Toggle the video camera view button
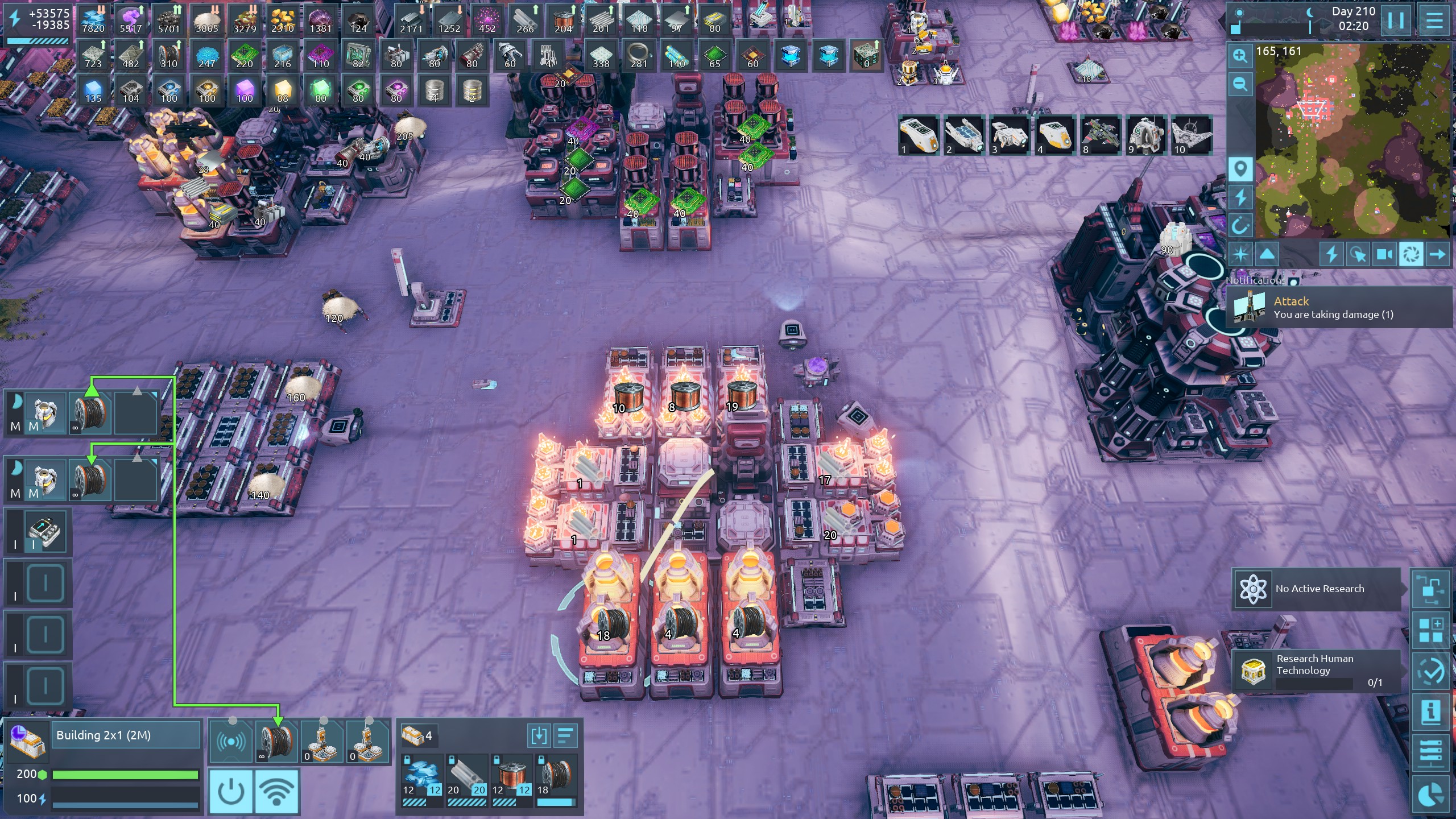 pyautogui.click(x=1384, y=254)
